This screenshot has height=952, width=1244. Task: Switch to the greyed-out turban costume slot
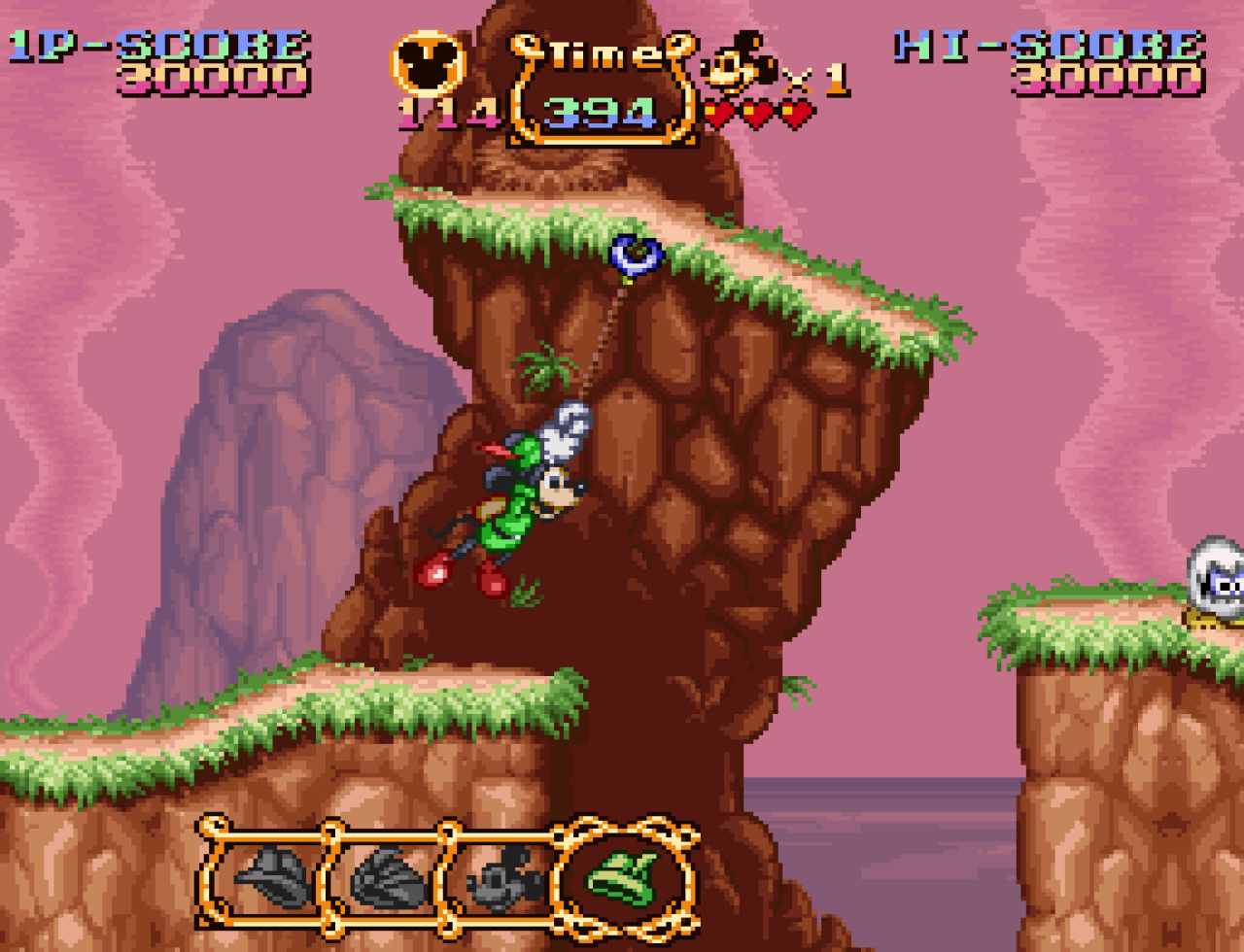(389, 879)
